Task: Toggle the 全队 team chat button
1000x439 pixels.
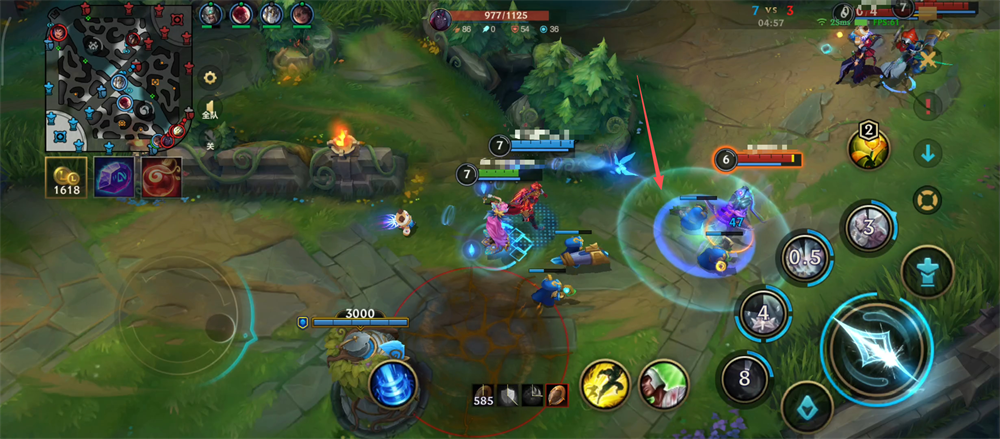Action: 210,110
